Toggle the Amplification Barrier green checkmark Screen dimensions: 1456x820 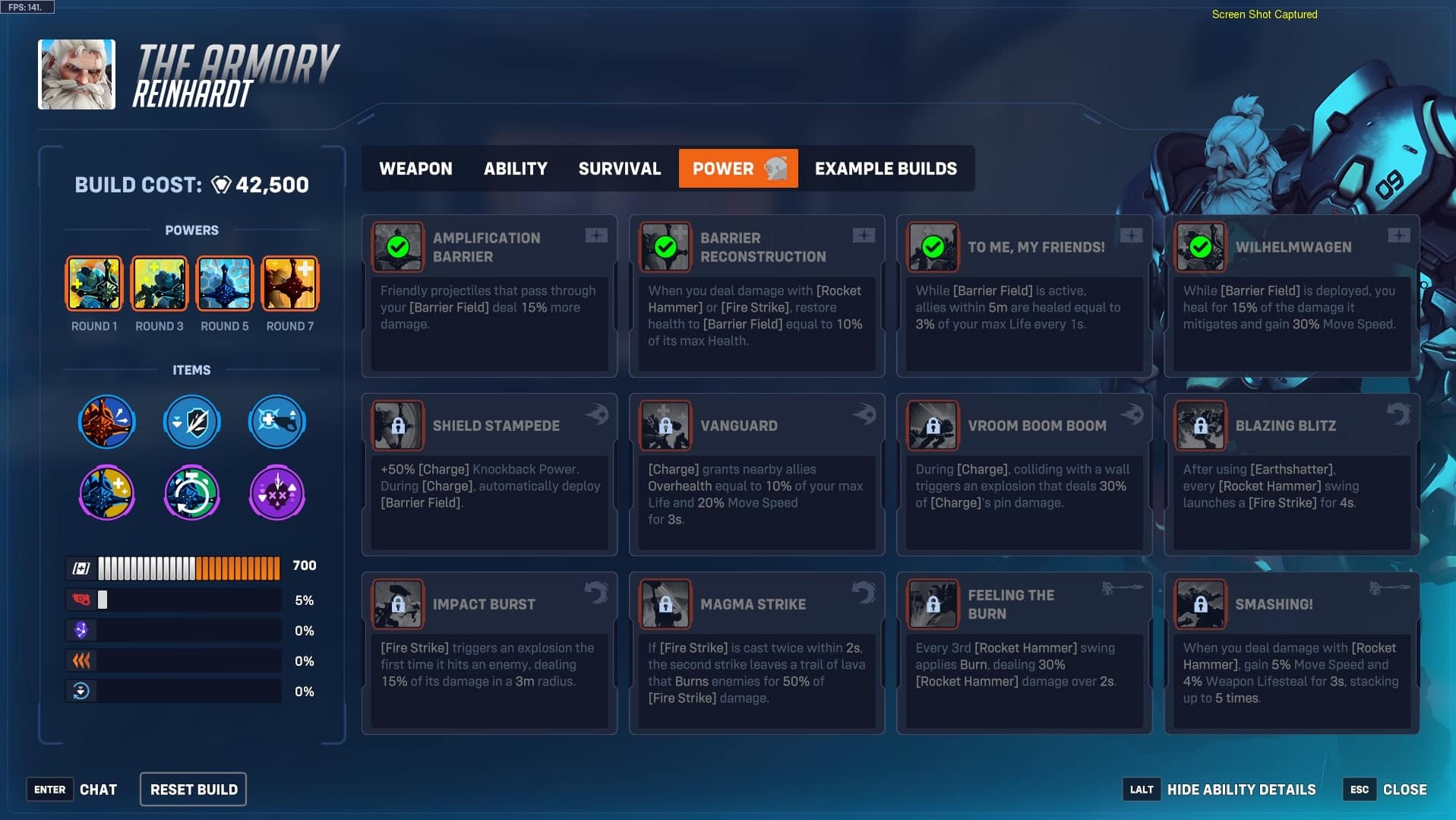[x=398, y=246]
